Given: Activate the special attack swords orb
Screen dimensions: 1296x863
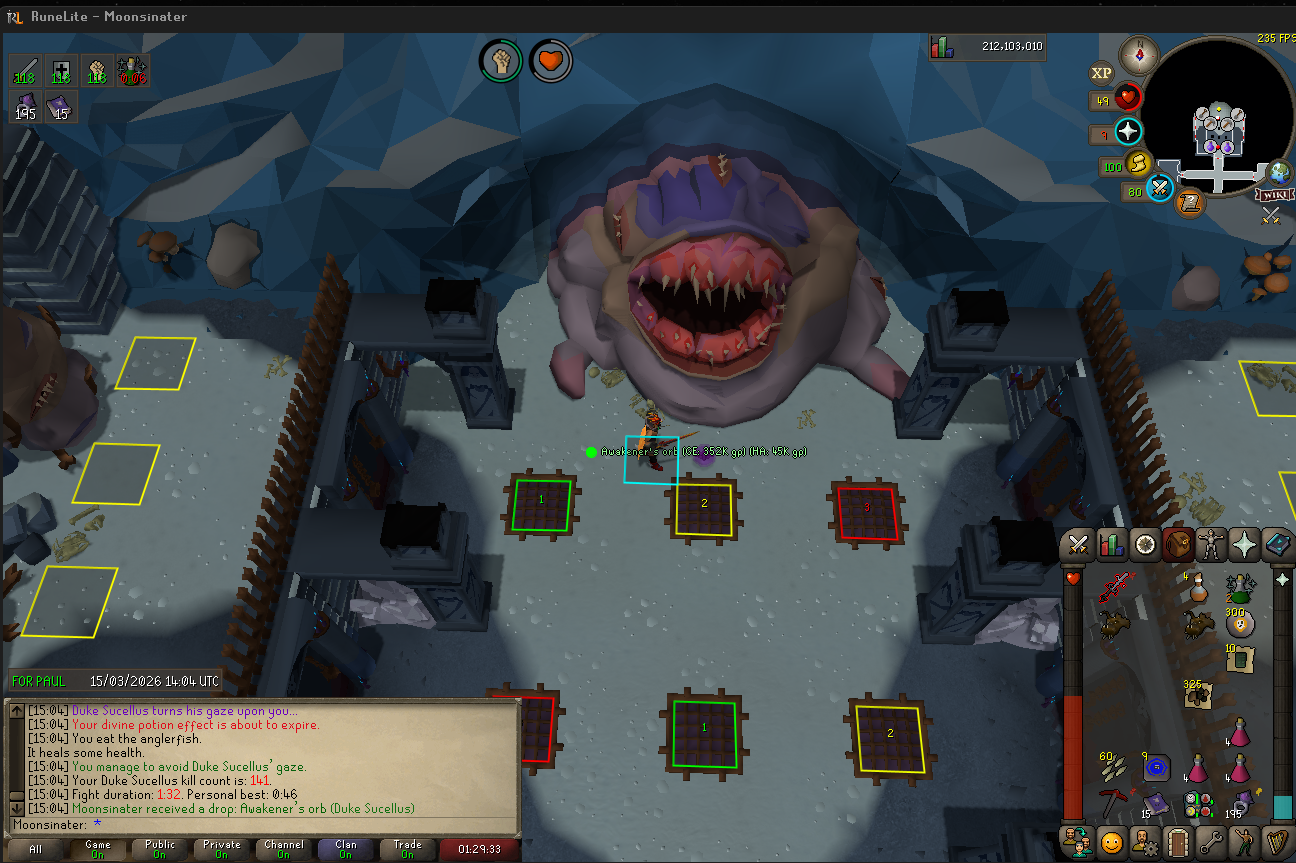Looking at the screenshot, I should tap(1159, 187).
